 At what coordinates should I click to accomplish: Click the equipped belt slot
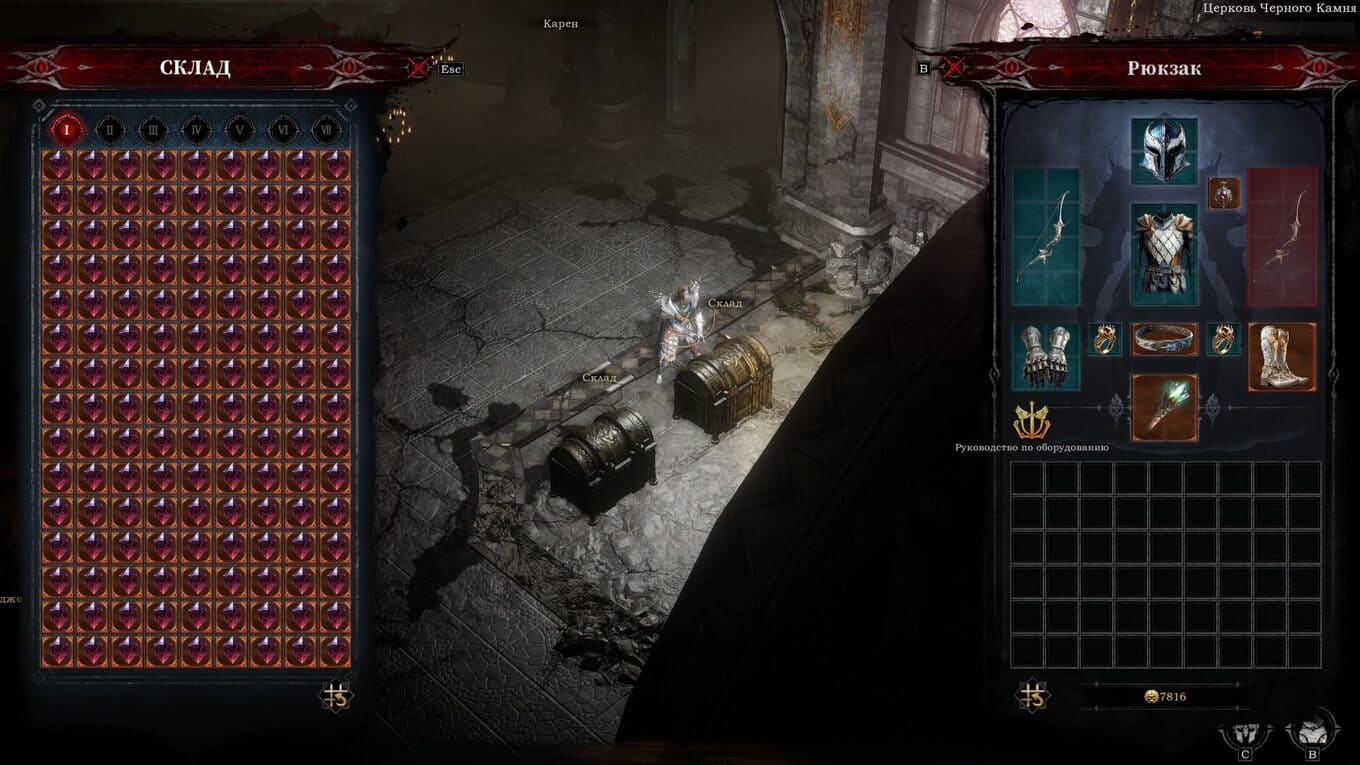click(x=1164, y=339)
